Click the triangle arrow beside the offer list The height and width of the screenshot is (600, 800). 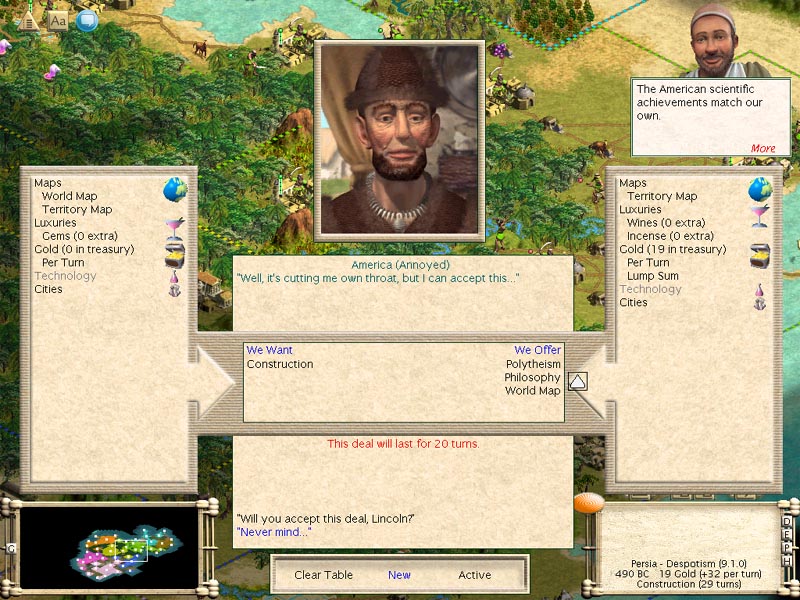click(578, 381)
